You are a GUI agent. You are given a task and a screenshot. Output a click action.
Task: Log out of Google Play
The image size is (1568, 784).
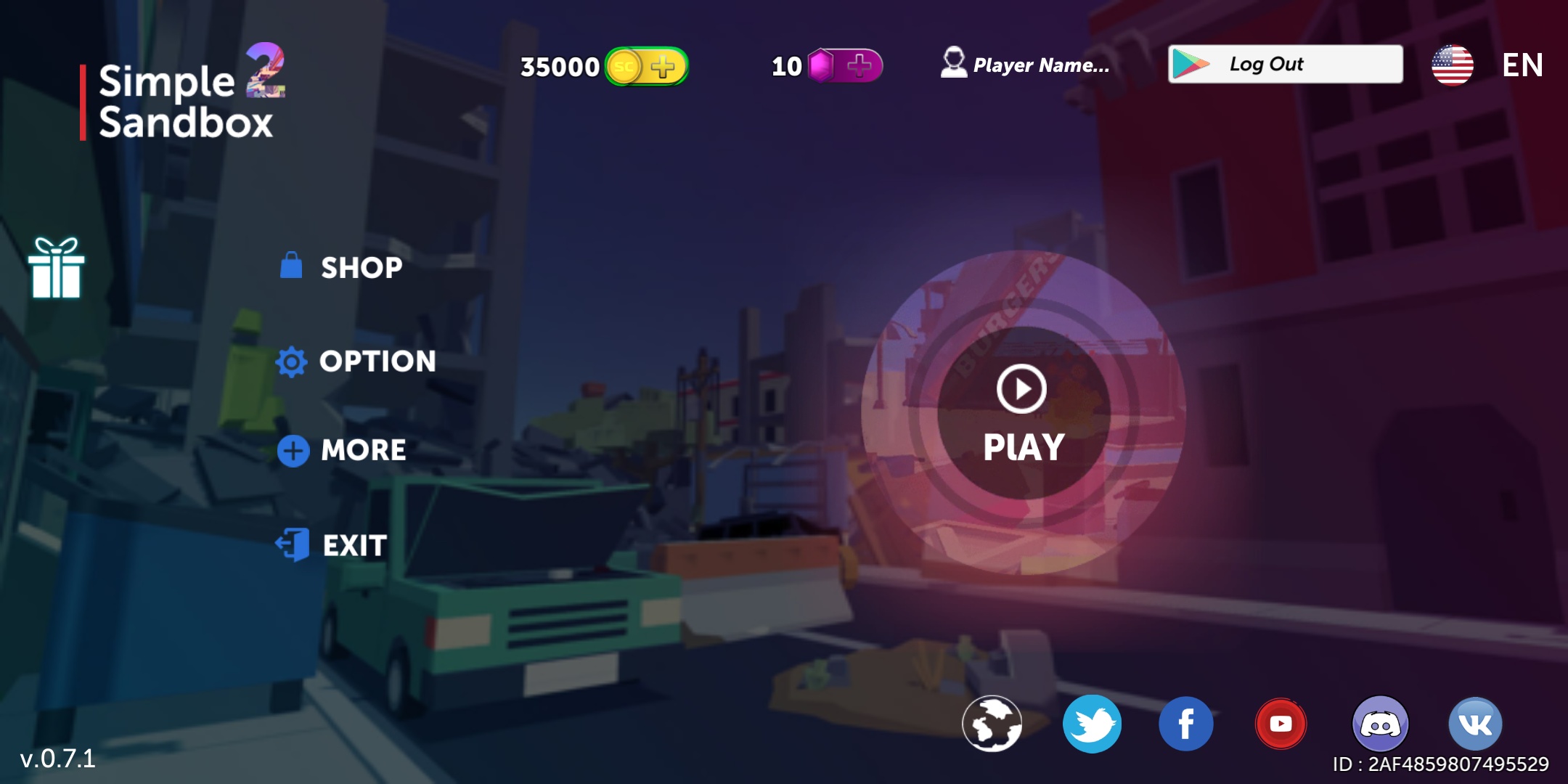[1287, 64]
